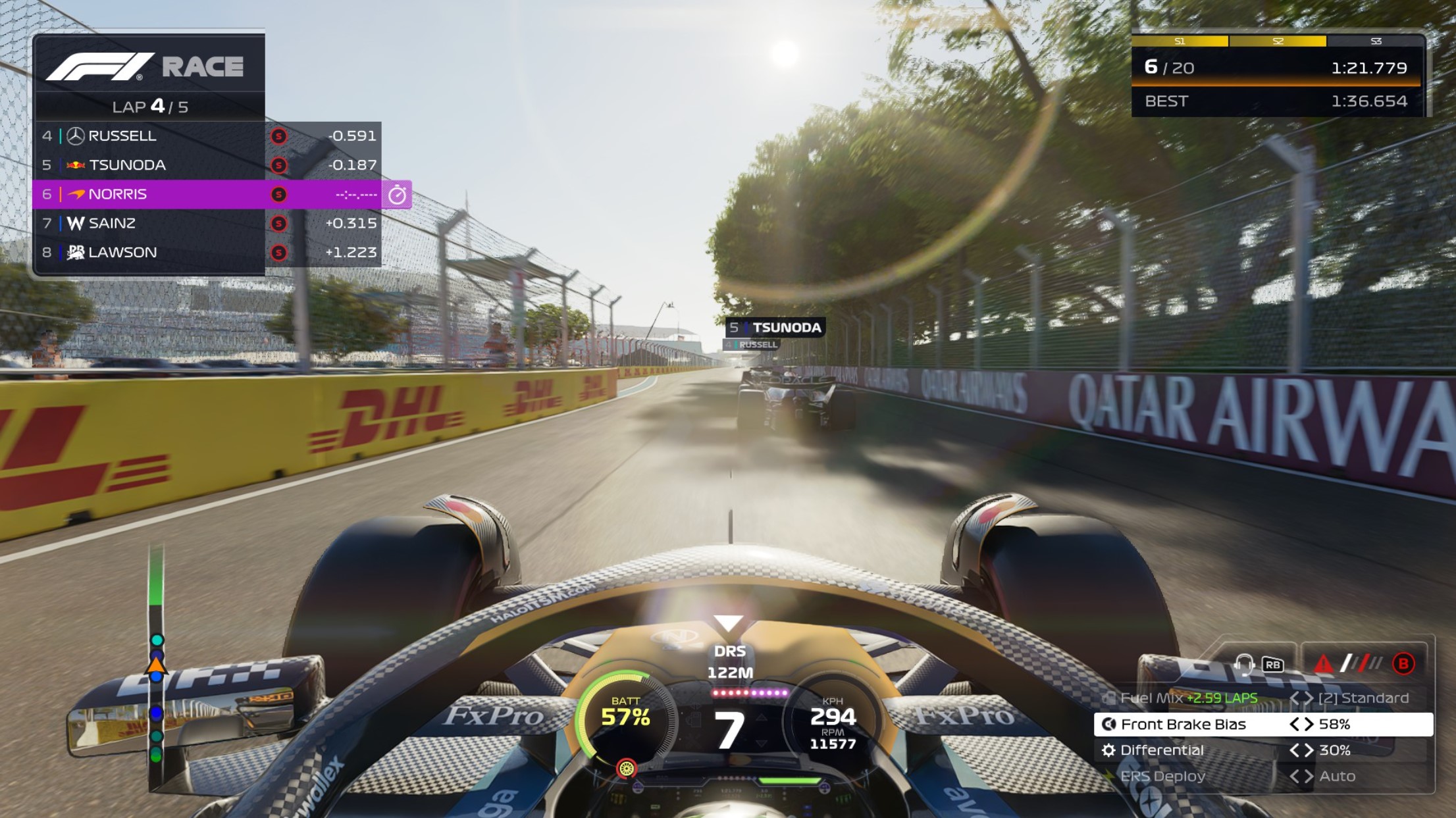Screen dimensions: 1456x818
Task: Click the red warning triangle damage icon
Action: (1322, 663)
